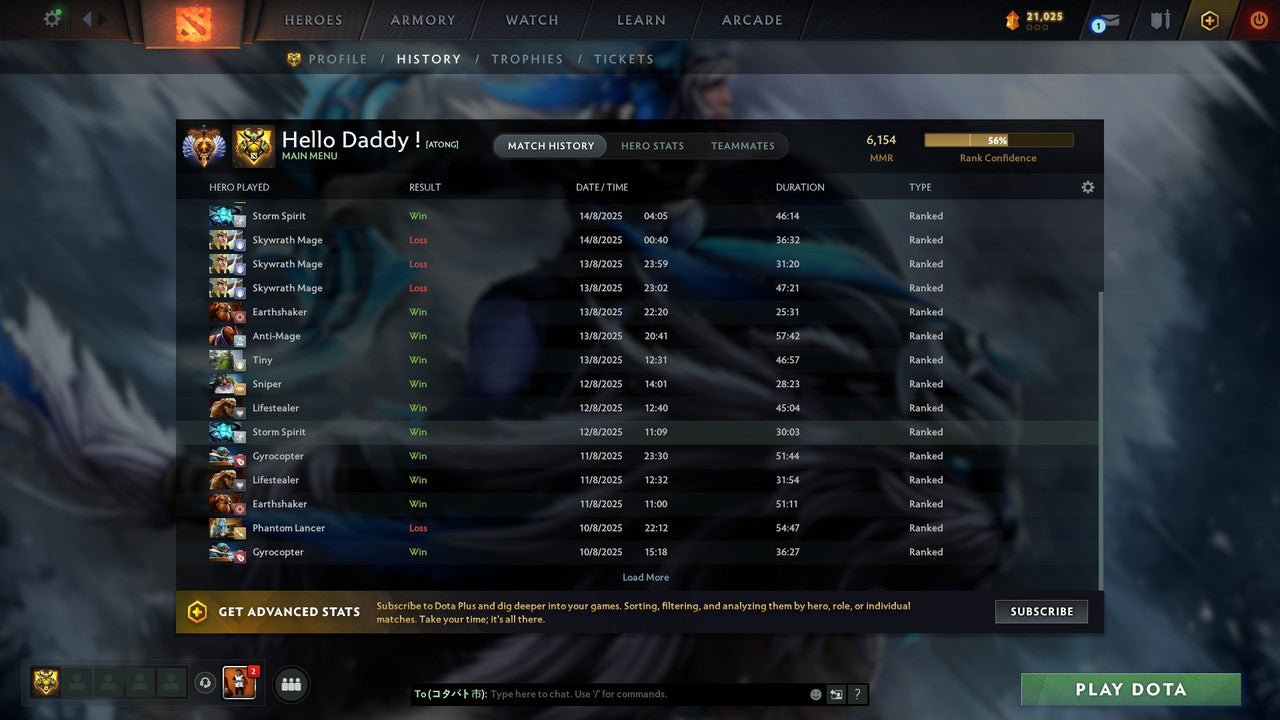Open the emoticon picker in the chat bar

(x=815, y=693)
